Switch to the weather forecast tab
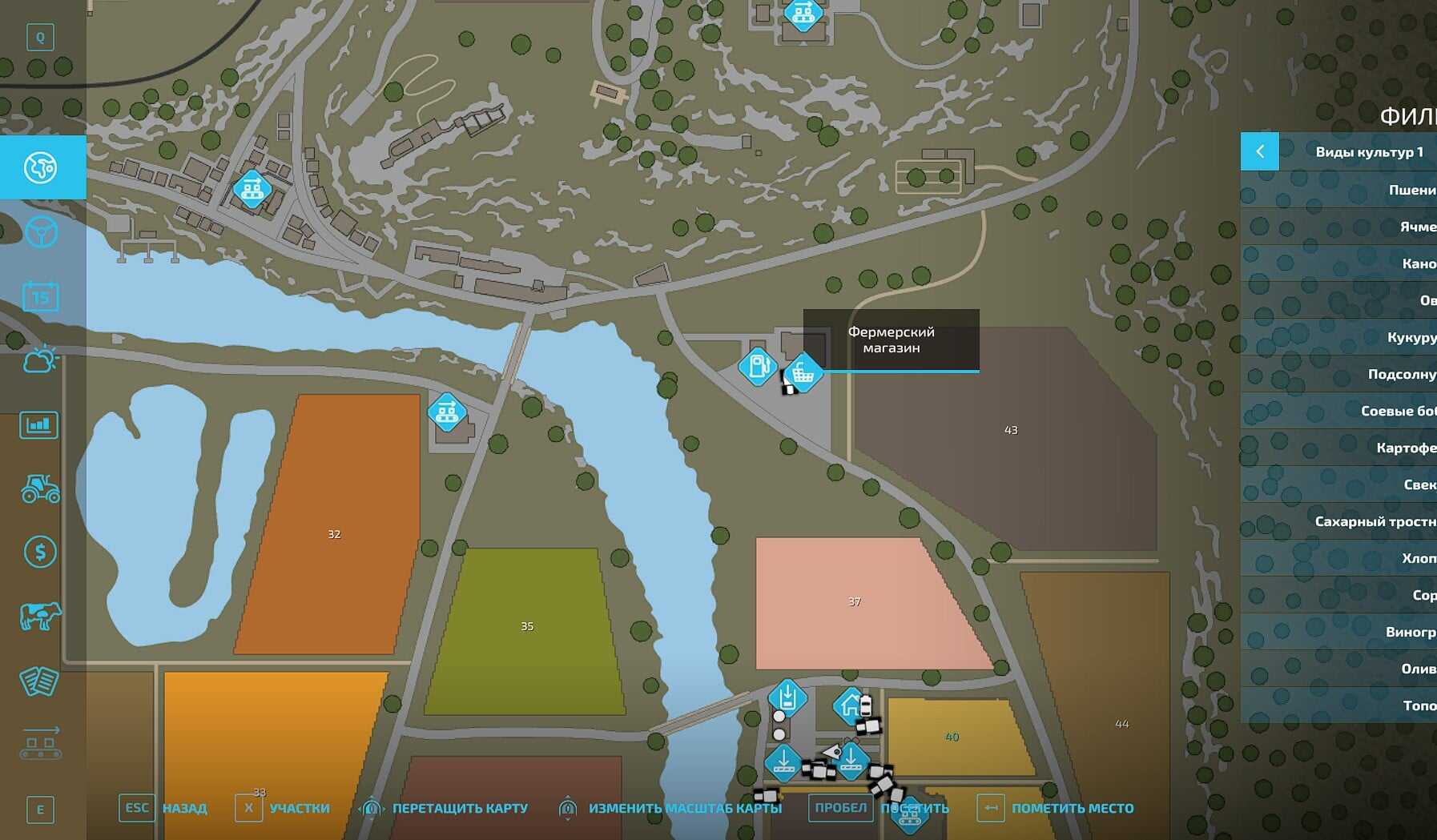The height and width of the screenshot is (840, 1437). (40, 360)
